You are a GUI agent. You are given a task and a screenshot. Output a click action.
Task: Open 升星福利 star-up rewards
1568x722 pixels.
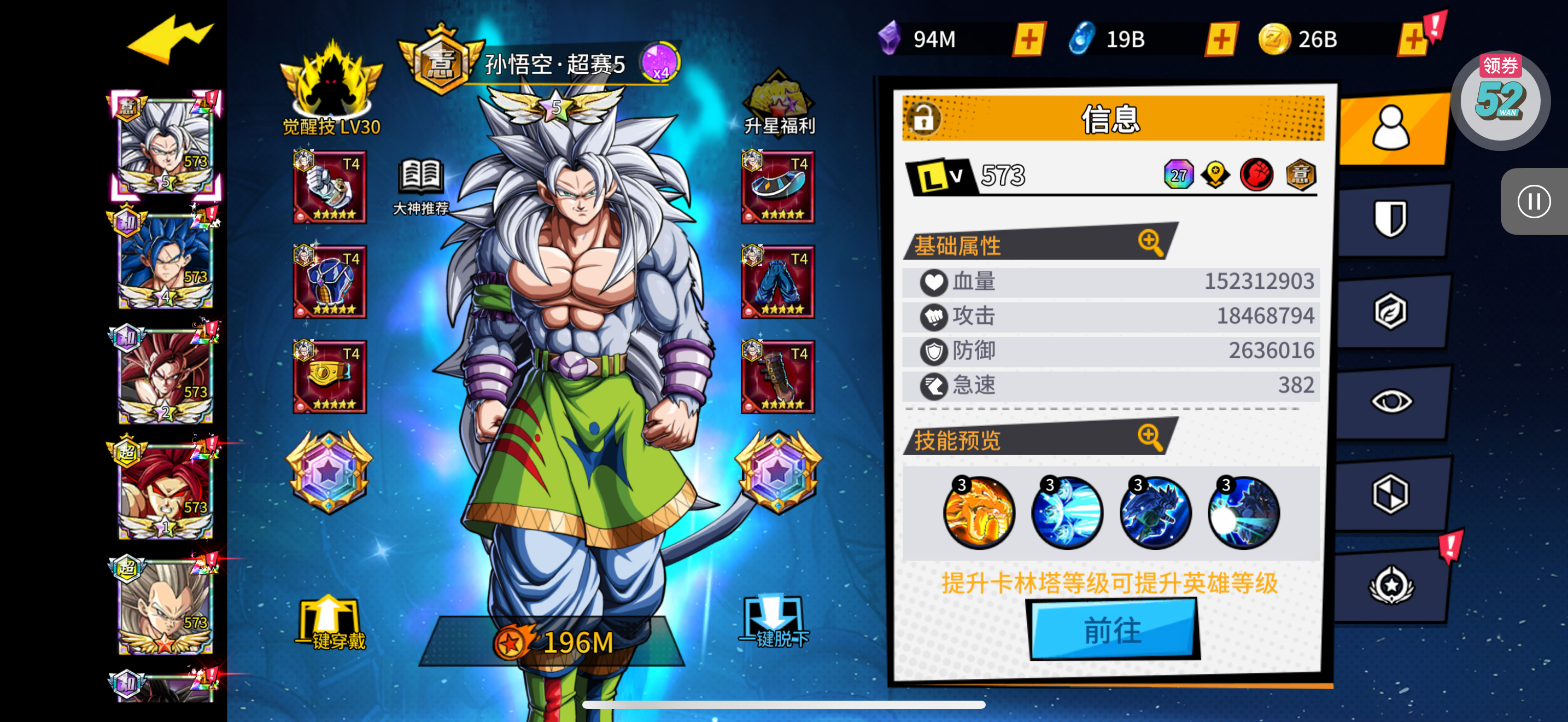(779, 104)
